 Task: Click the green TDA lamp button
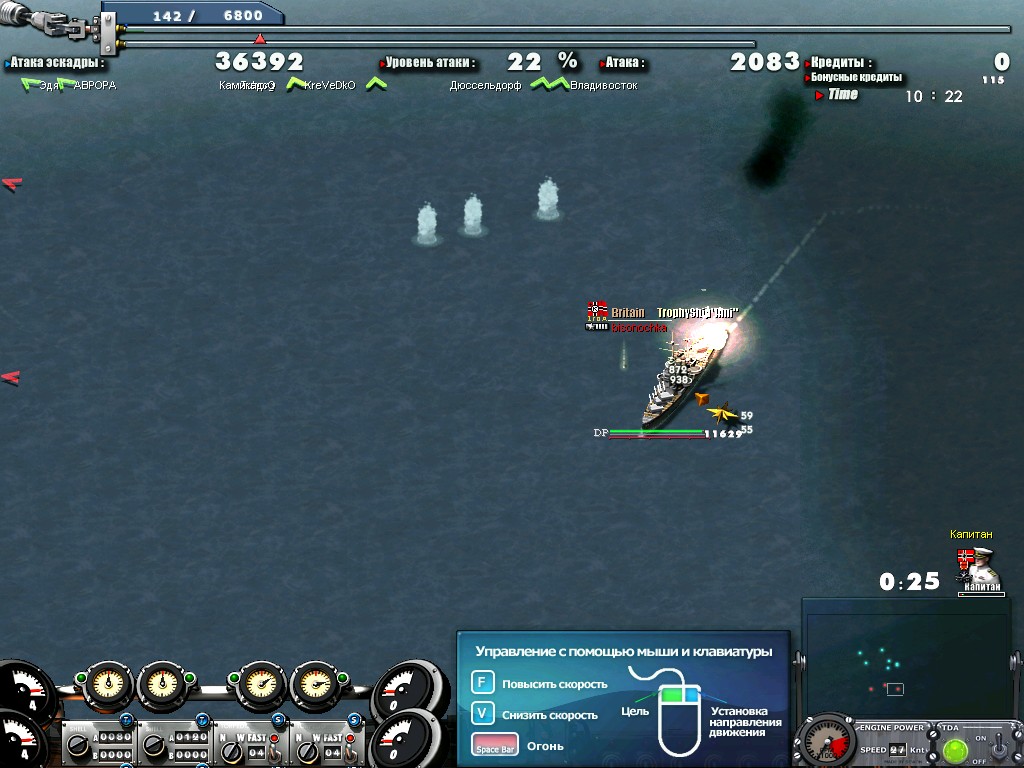click(955, 749)
